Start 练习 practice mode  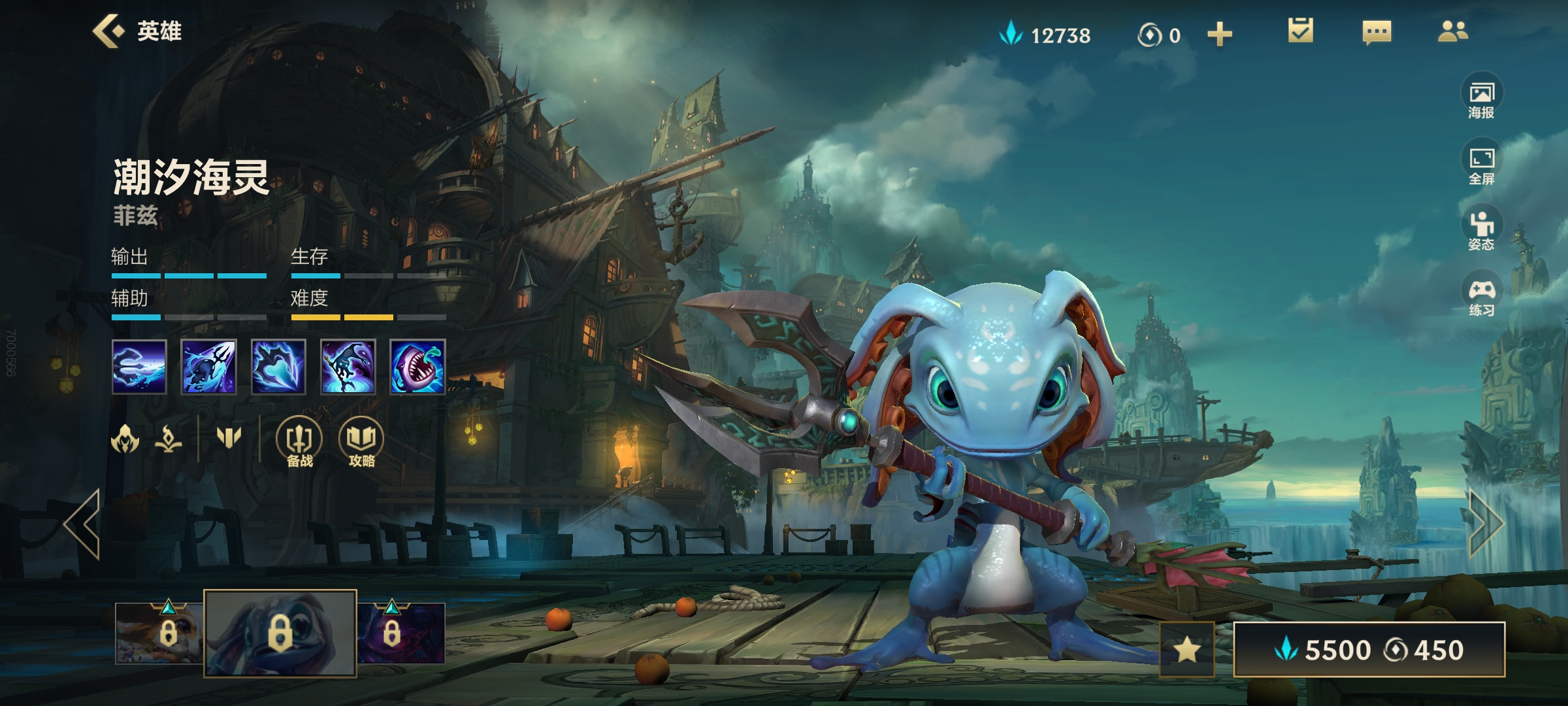click(x=1482, y=297)
